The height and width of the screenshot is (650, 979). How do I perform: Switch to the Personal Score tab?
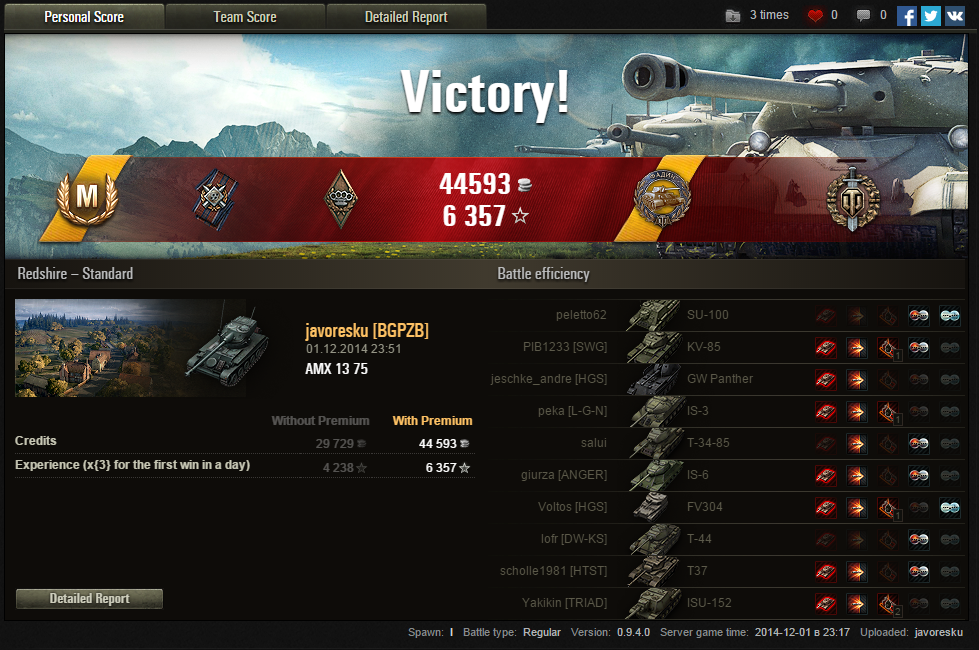(x=83, y=16)
